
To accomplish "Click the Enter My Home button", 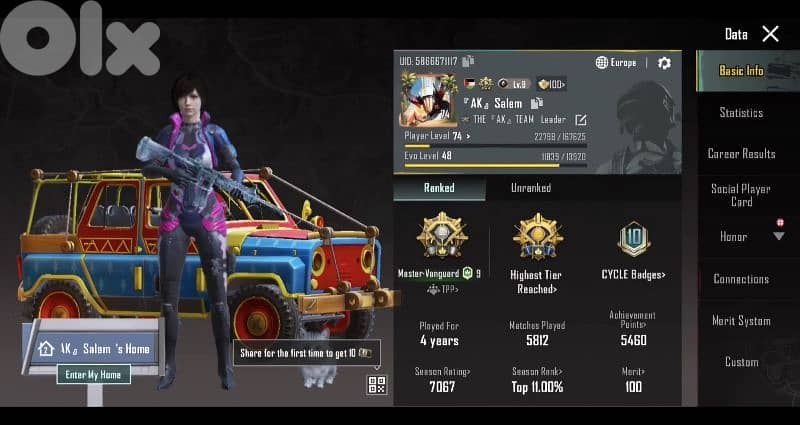I will (x=93, y=375).
